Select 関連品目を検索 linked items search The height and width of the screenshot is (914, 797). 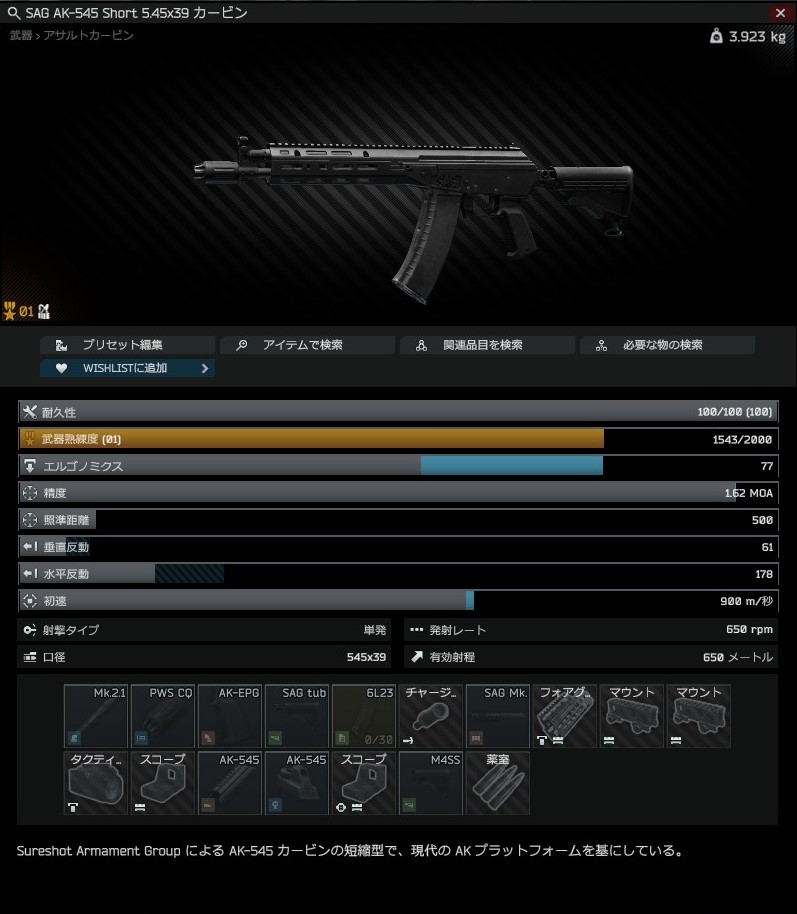click(x=487, y=345)
